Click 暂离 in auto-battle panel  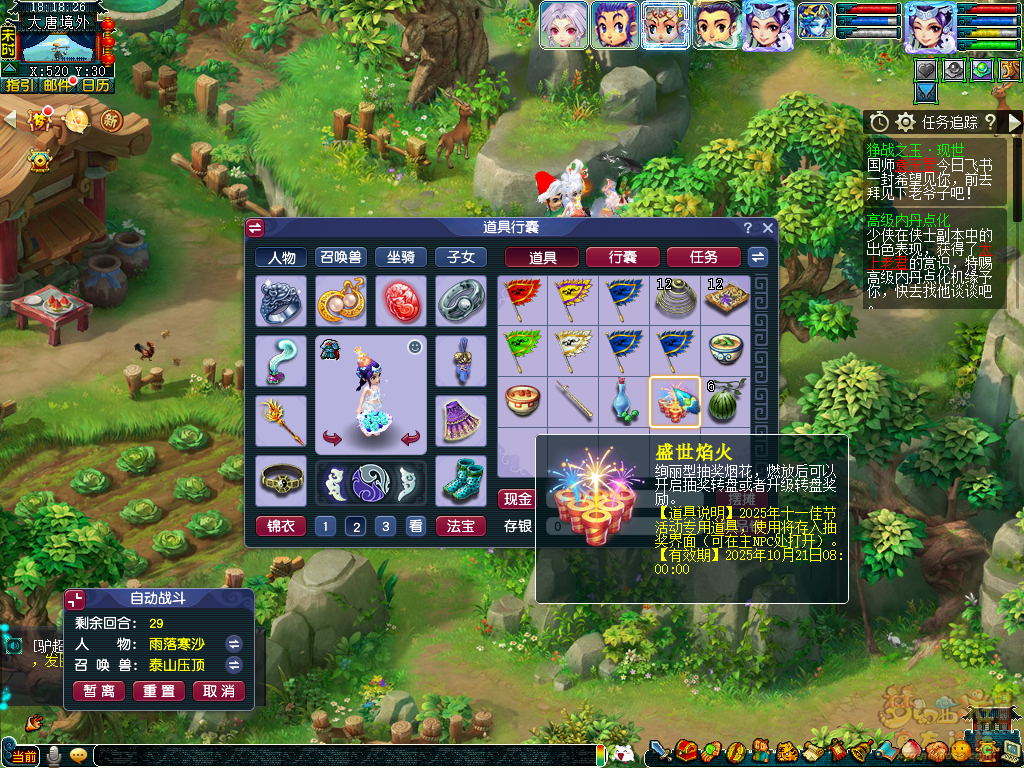click(x=99, y=691)
